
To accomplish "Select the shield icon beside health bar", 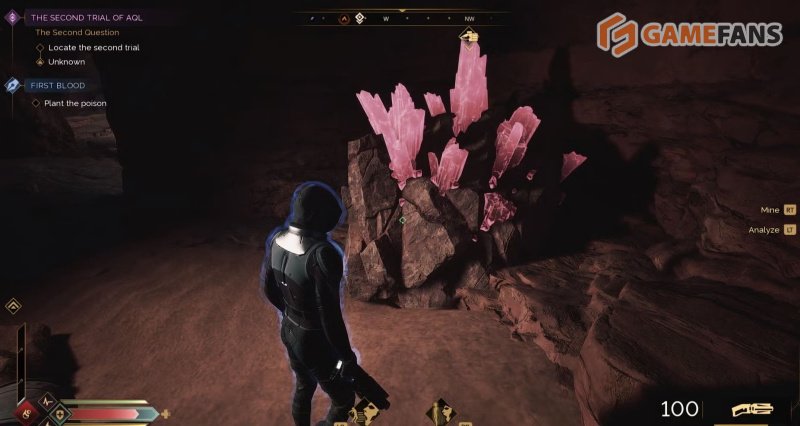I will coord(59,412).
